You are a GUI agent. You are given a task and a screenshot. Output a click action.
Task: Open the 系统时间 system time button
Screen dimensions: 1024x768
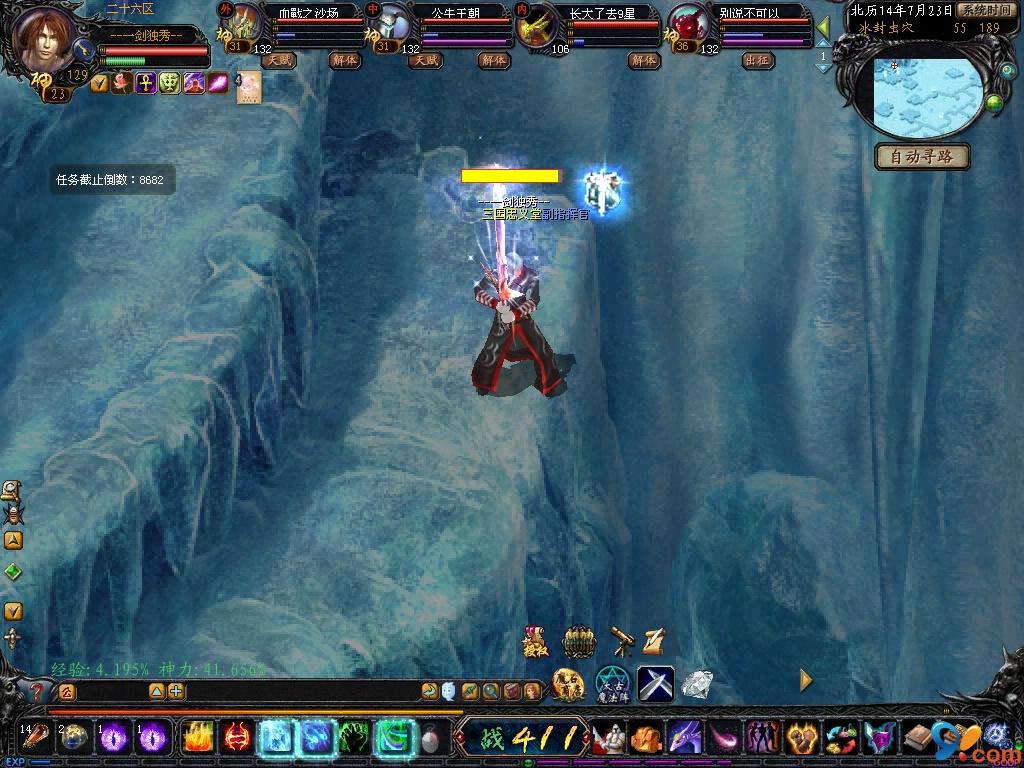tap(984, 10)
